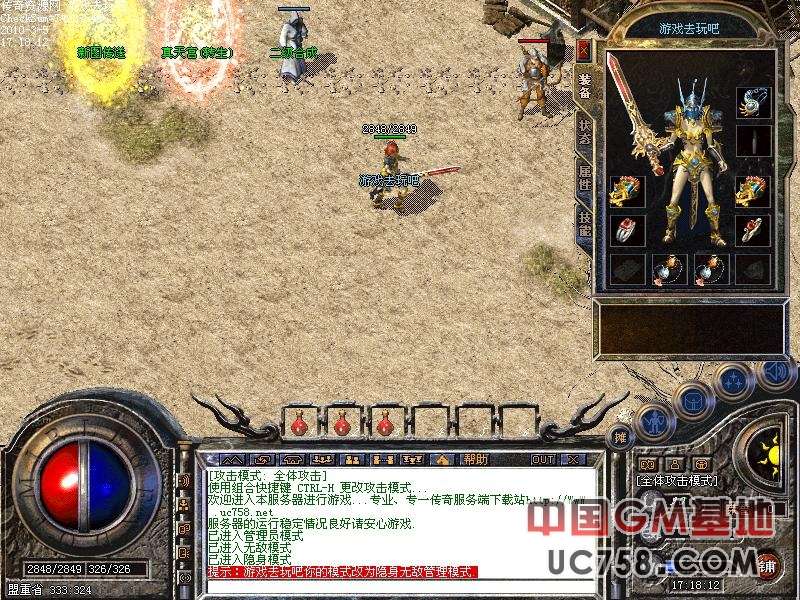Open the 帮助 help button
Viewport: 800px width, 600px height.
(x=476, y=459)
